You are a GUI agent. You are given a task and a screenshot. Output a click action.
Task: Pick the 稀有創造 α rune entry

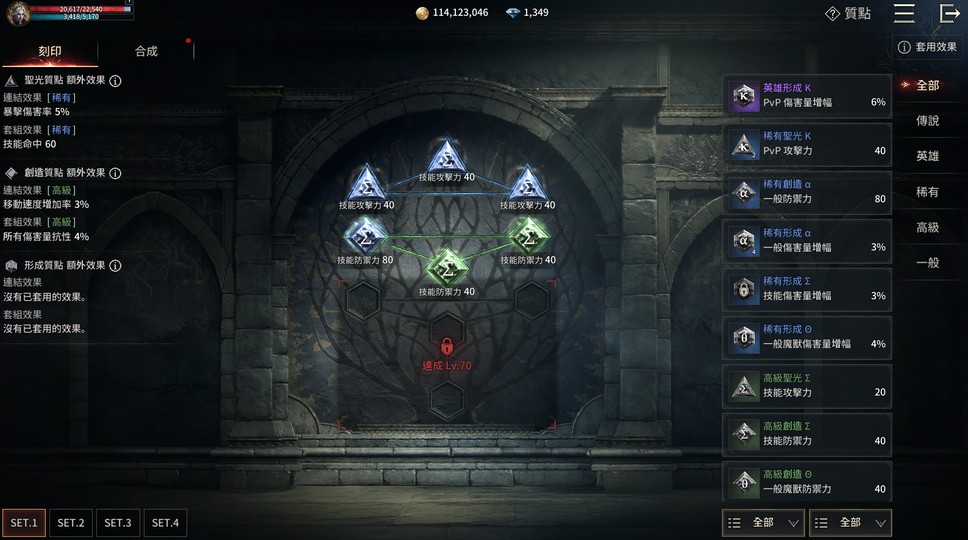[x=807, y=192]
